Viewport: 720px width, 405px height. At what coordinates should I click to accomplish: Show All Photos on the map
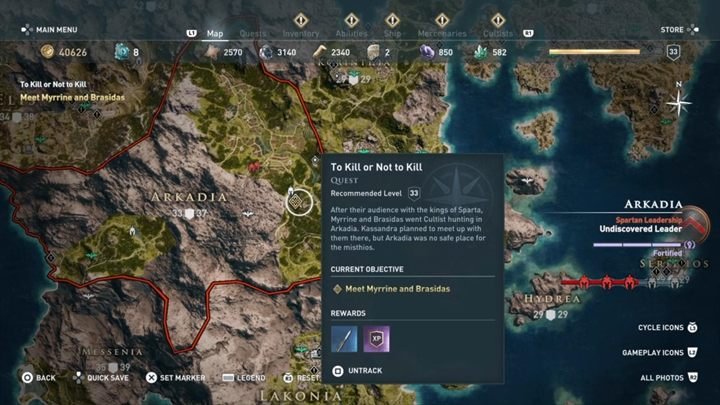670,377
